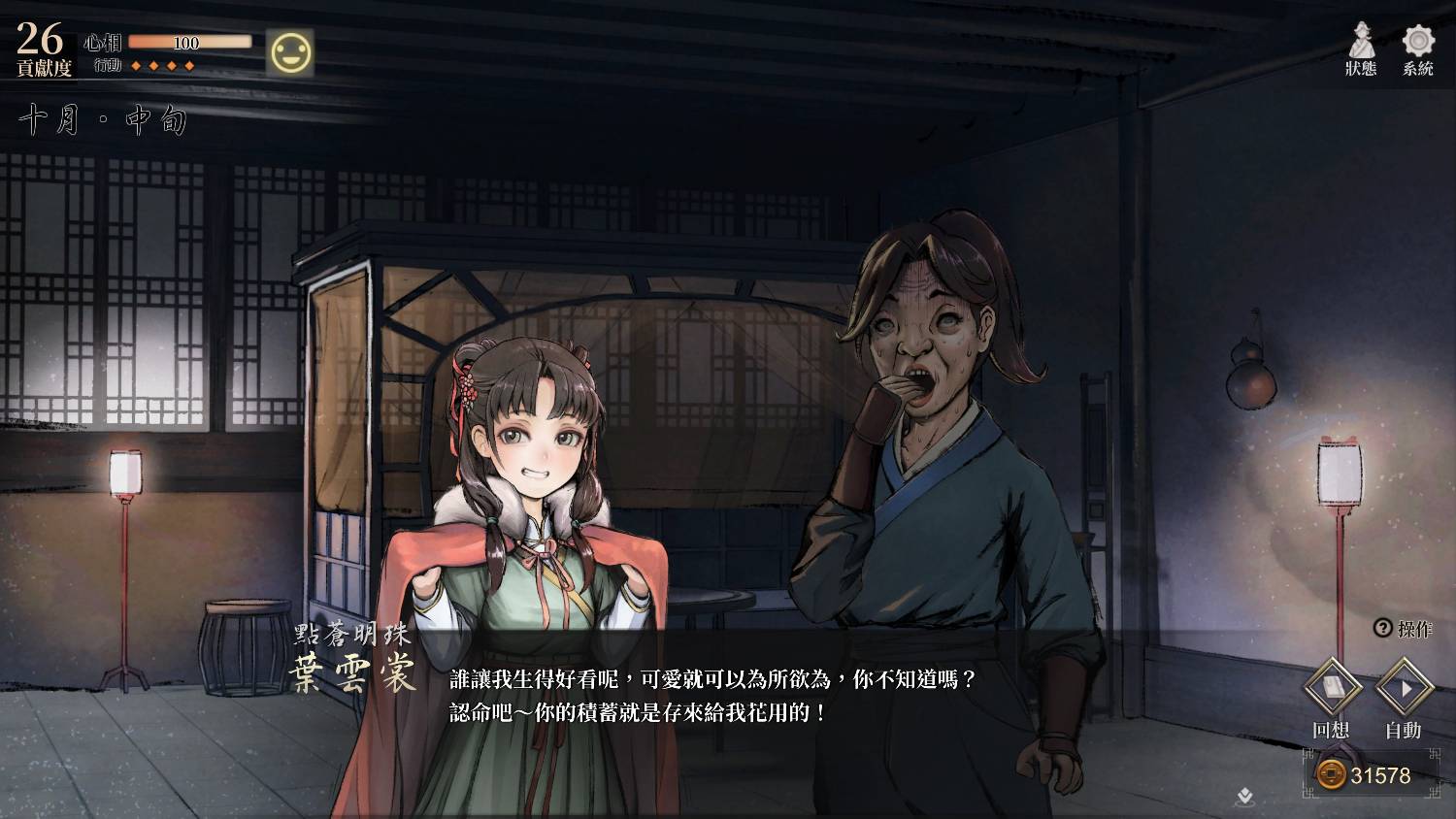Click the ? help icon next to 操作
The width and height of the screenshot is (1456, 819).
(1381, 626)
